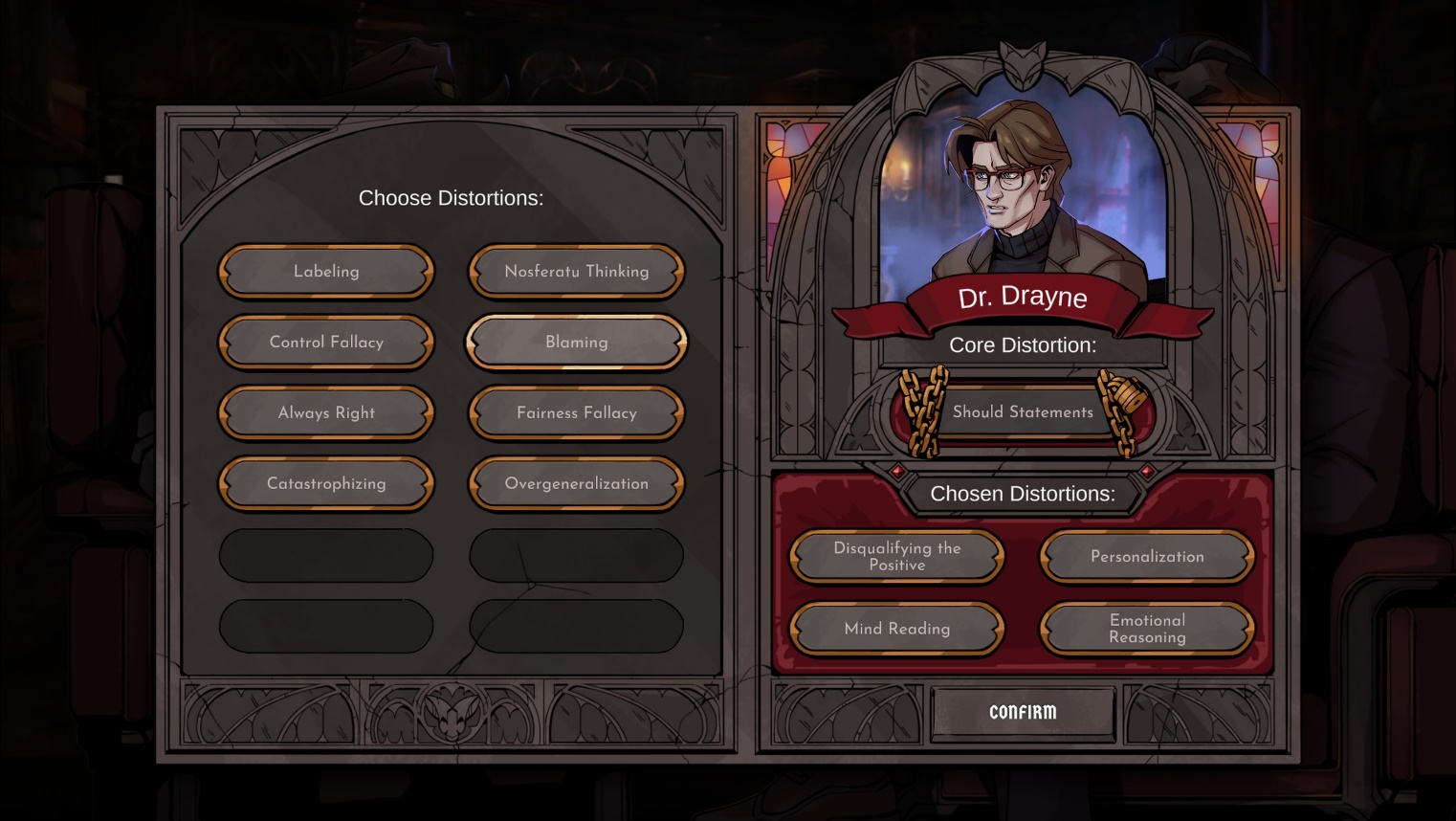The height and width of the screenshot is (821, 1456).
Task: Remove Mind Reading from chosen distortions
Action: pos(896,629)
